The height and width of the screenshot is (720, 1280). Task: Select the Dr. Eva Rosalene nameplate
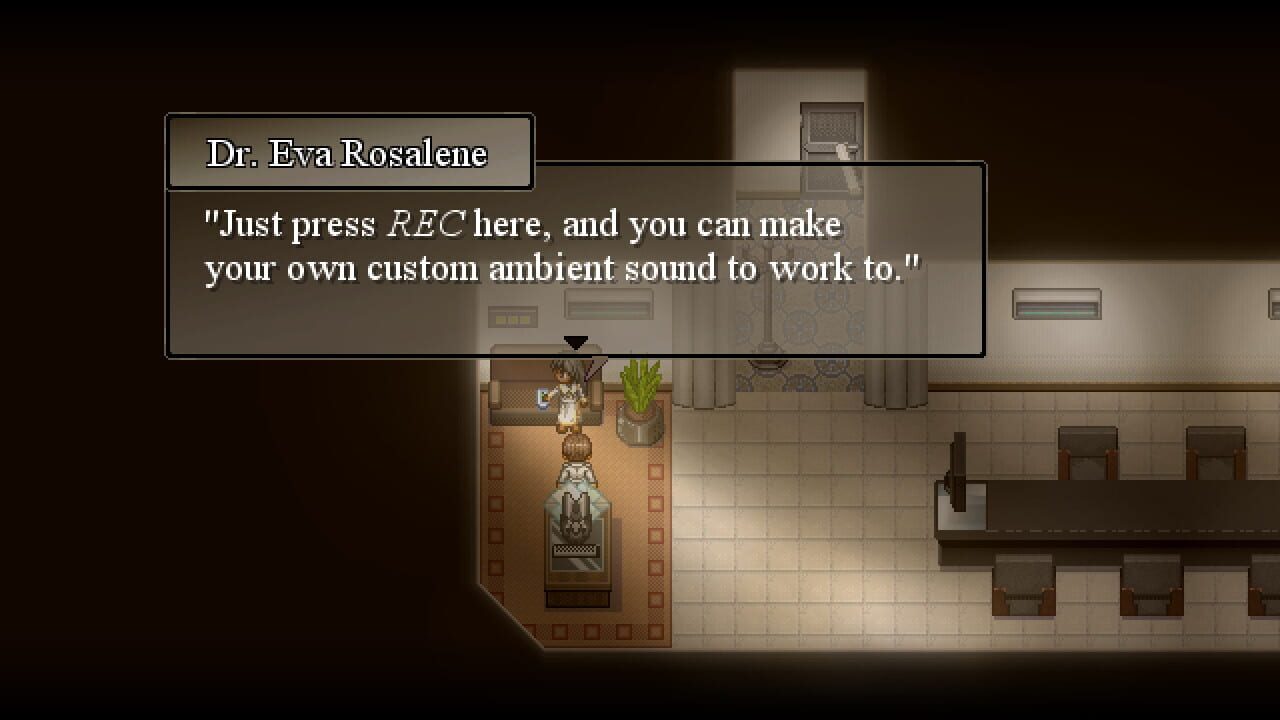point(345,152)
